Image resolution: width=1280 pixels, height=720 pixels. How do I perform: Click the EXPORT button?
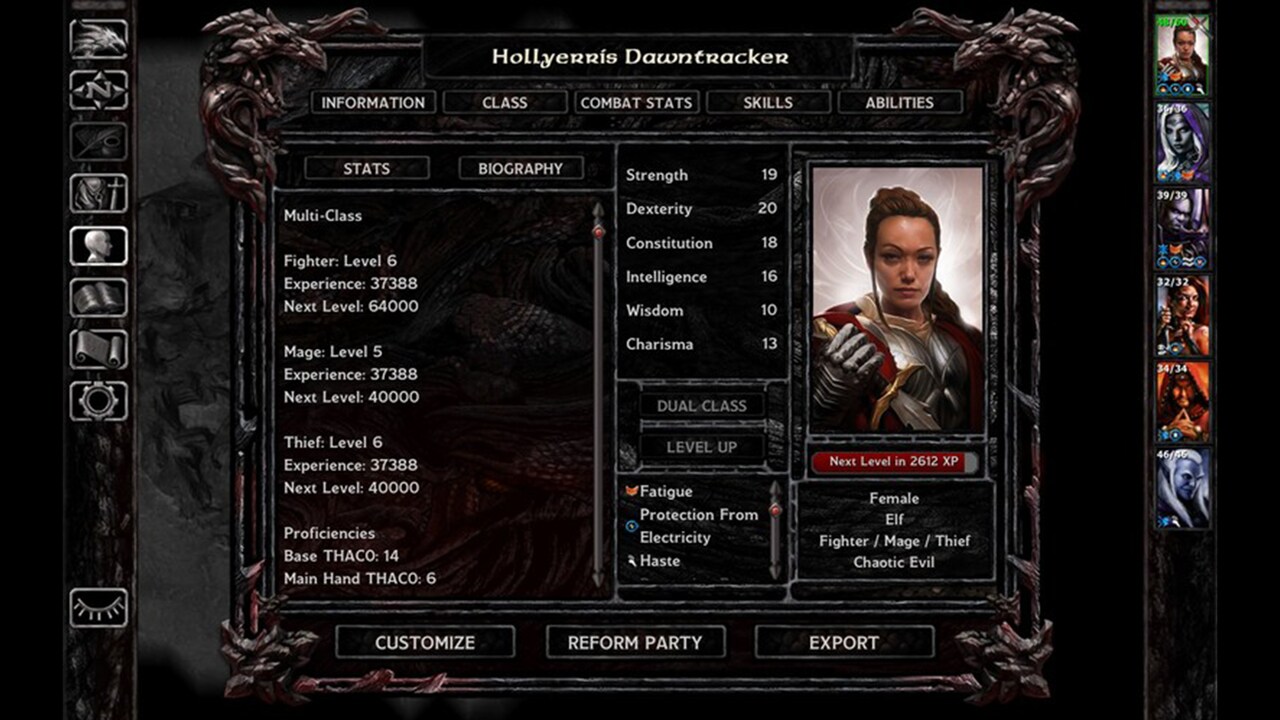coord(845,643)
